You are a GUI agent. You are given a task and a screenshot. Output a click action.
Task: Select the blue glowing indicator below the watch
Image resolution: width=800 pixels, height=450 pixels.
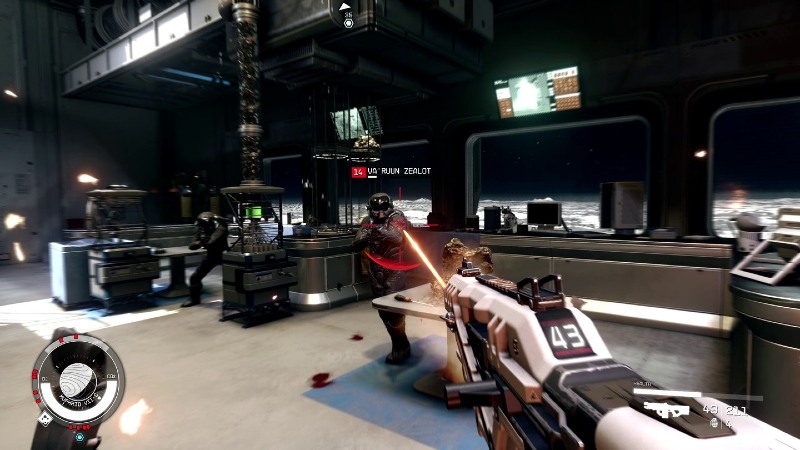(x=79, y=436)
